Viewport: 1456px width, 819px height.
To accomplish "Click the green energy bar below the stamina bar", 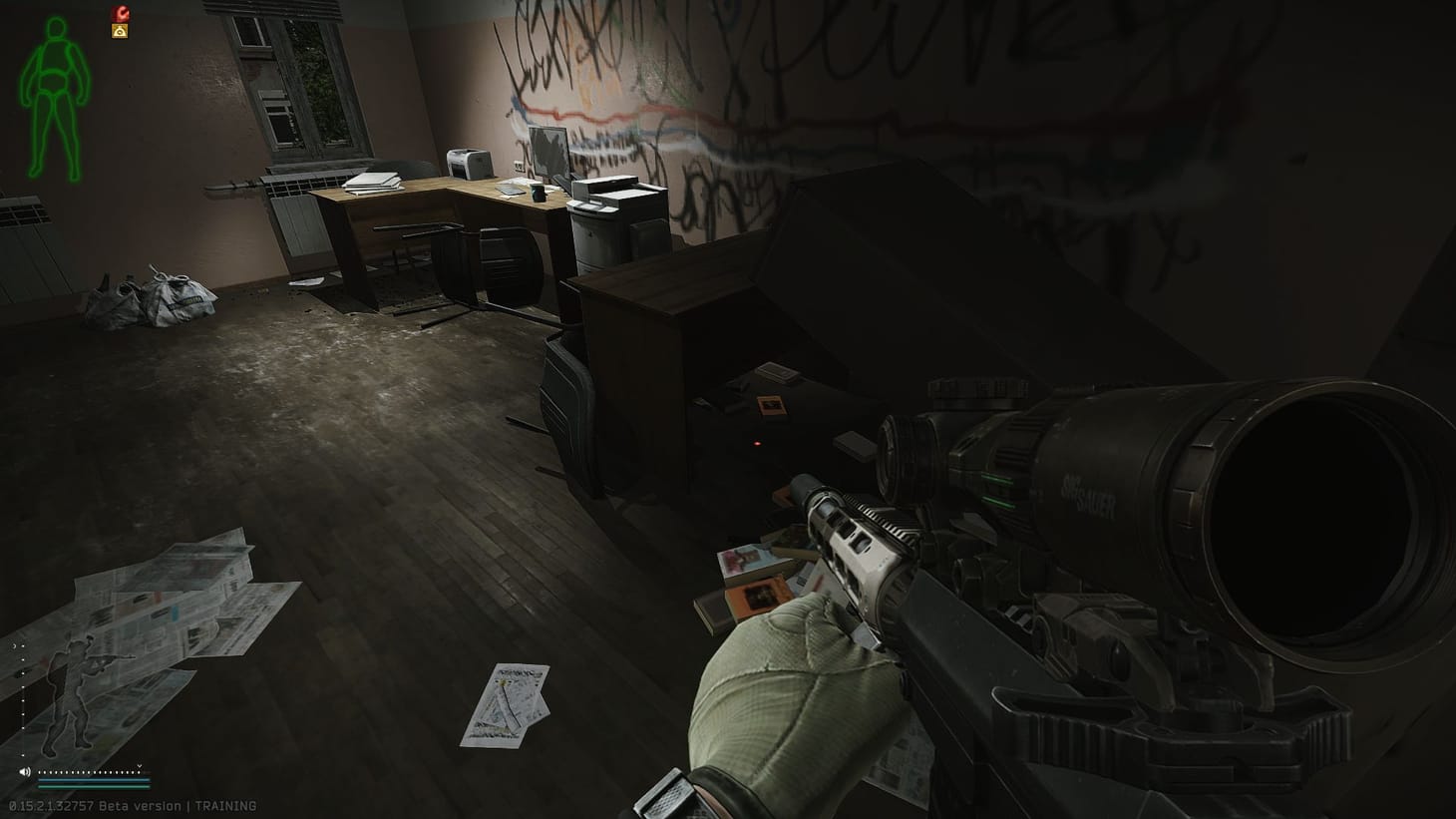I will coord(95,787).
